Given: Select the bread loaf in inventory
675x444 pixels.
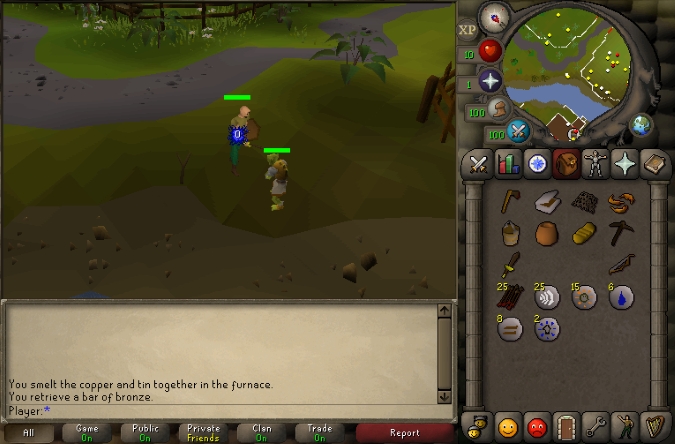Looking at the screenshot, I should point(583,234).
